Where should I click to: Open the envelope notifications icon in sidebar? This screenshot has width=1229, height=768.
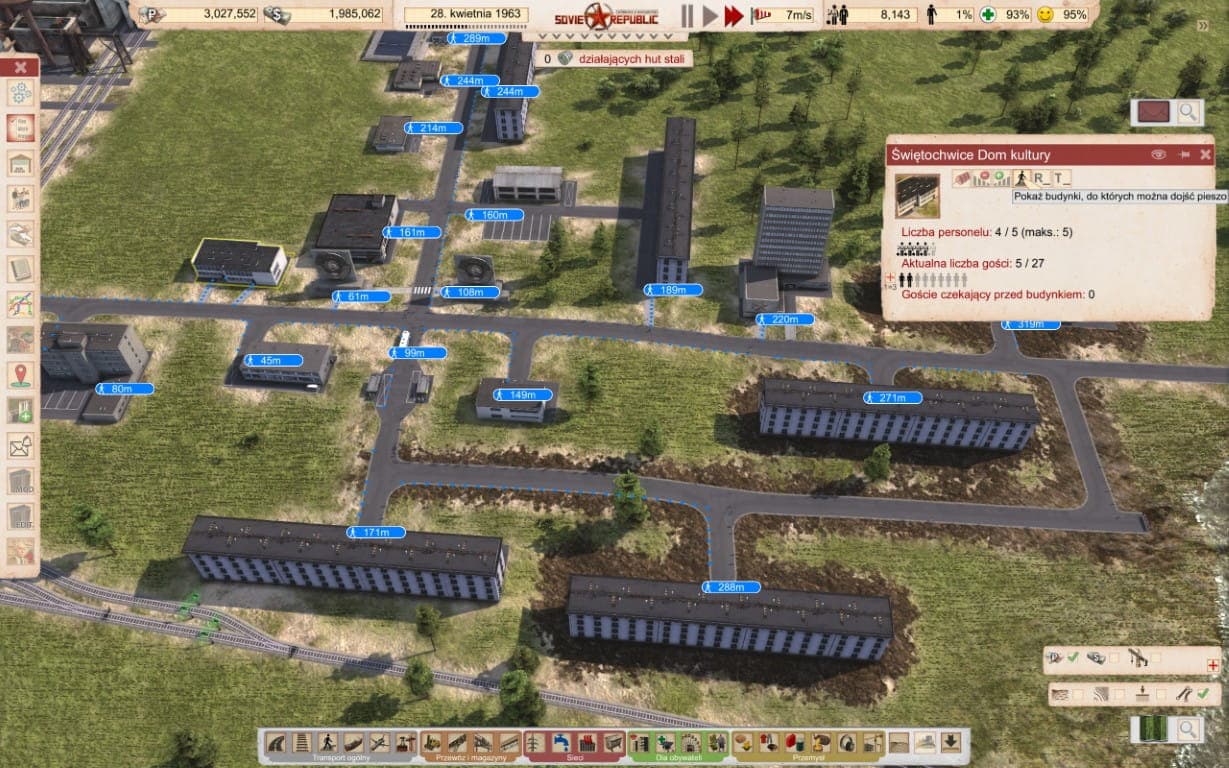[x=20, y=446]
